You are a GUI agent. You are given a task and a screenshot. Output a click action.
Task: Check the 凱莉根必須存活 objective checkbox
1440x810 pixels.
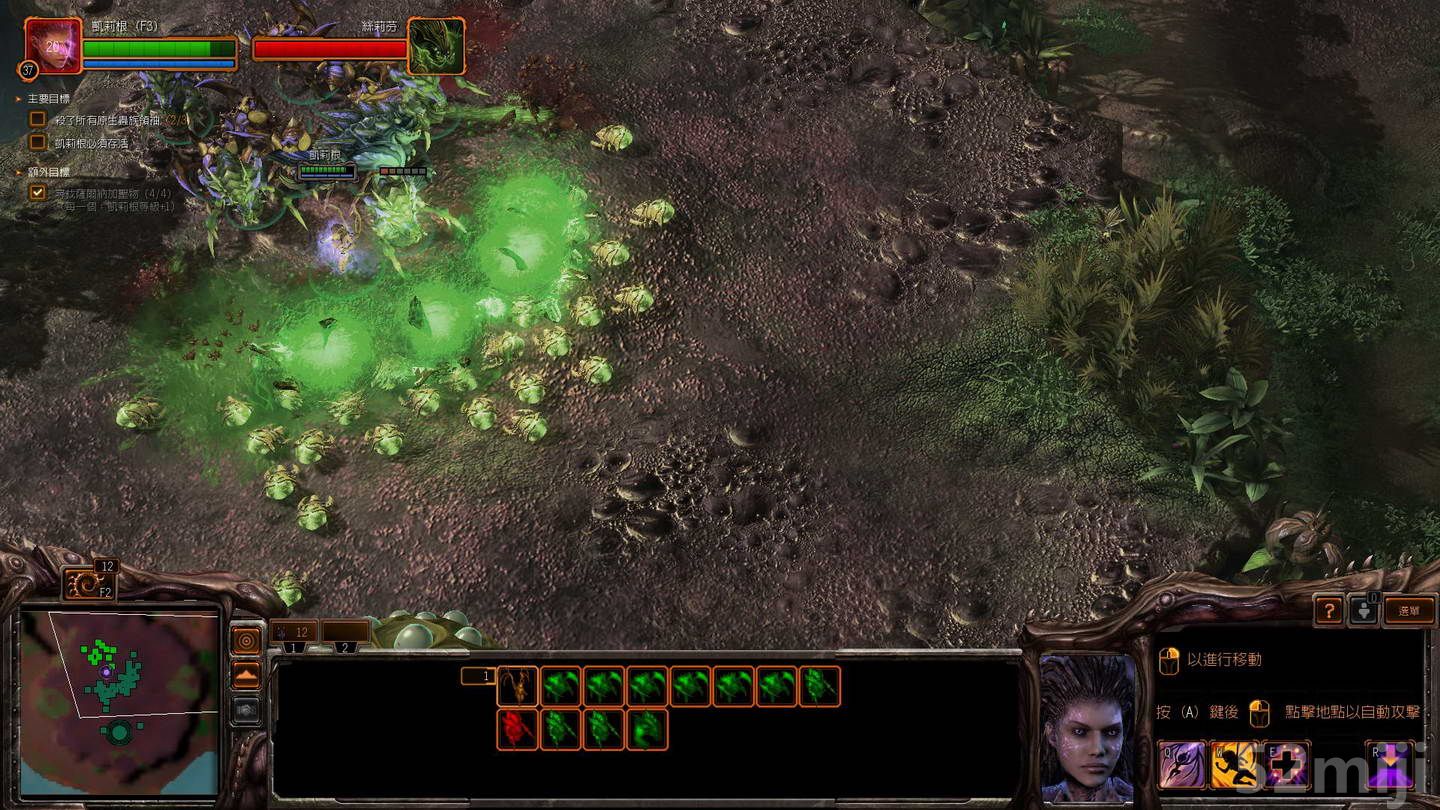[x=37, y=140]
